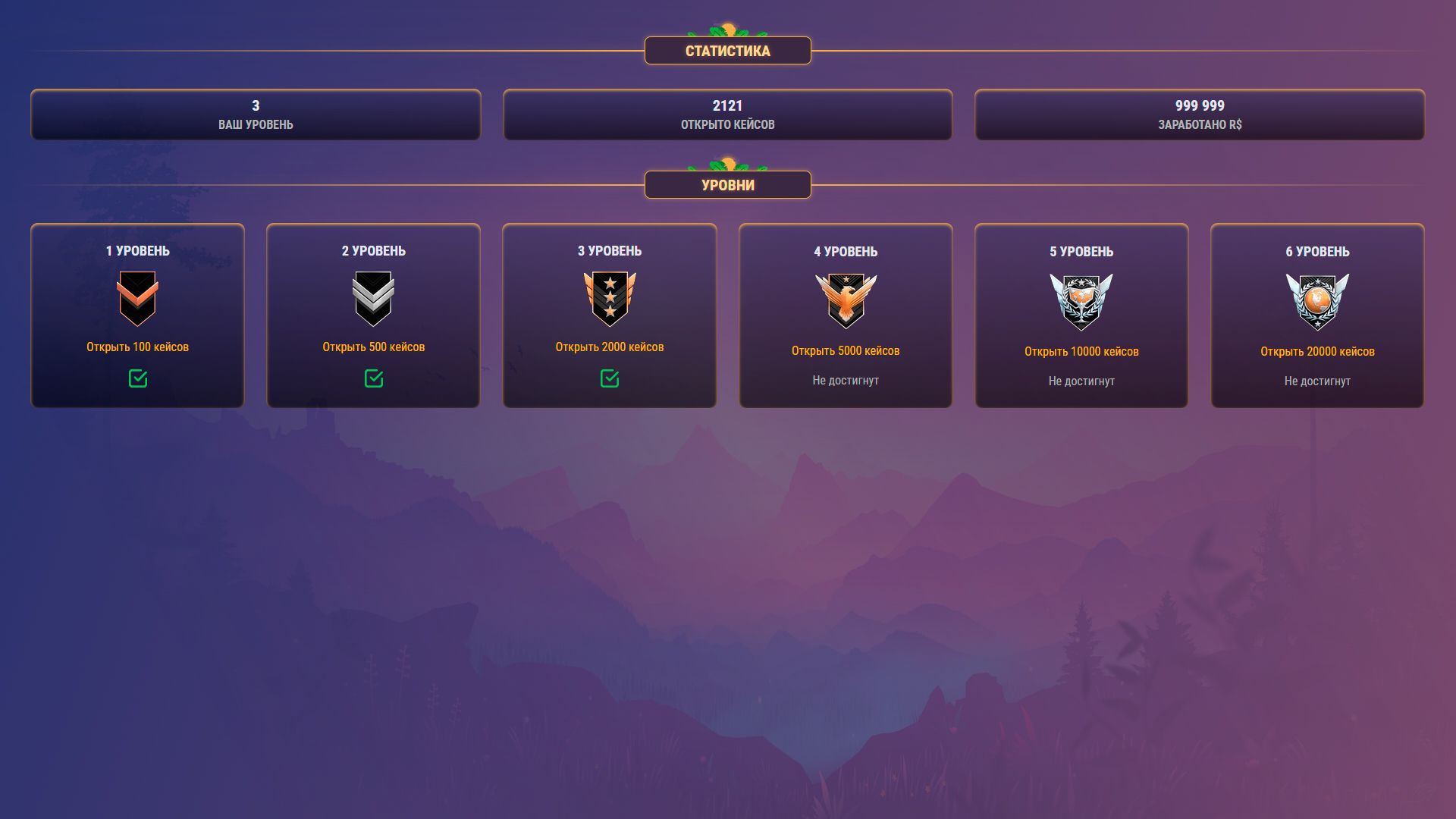
Task: Click the 4 УРОВЕНЬ card title
Action: [846, 251]
